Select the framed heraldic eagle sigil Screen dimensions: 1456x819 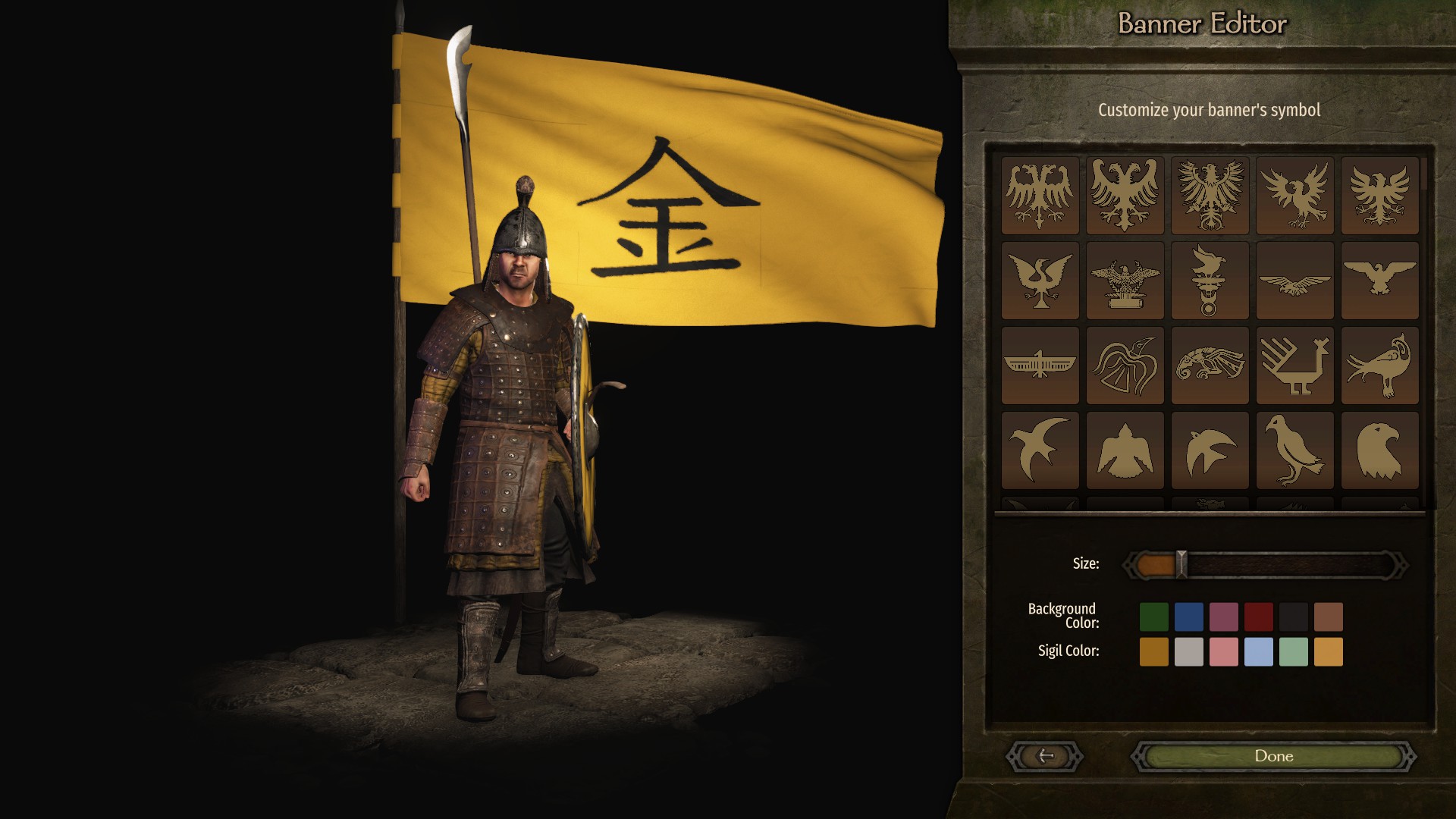tap(1210, 193)
